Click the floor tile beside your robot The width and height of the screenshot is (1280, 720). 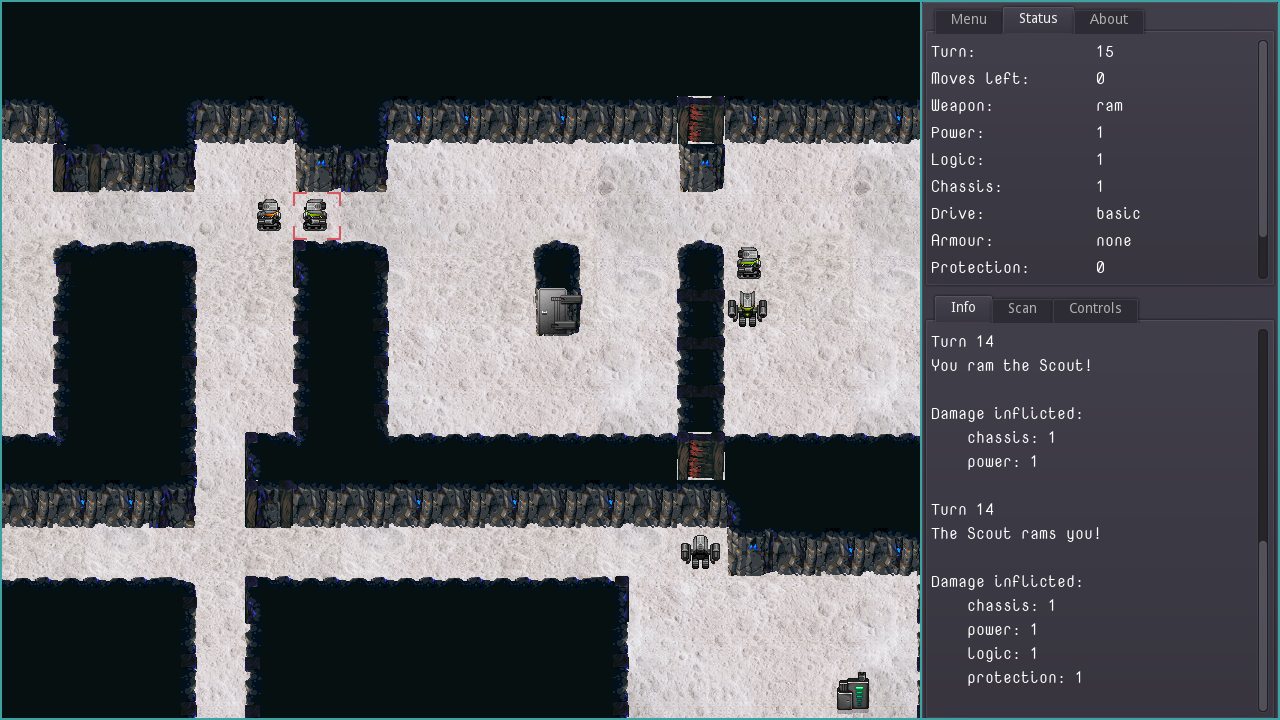point(360,213)
